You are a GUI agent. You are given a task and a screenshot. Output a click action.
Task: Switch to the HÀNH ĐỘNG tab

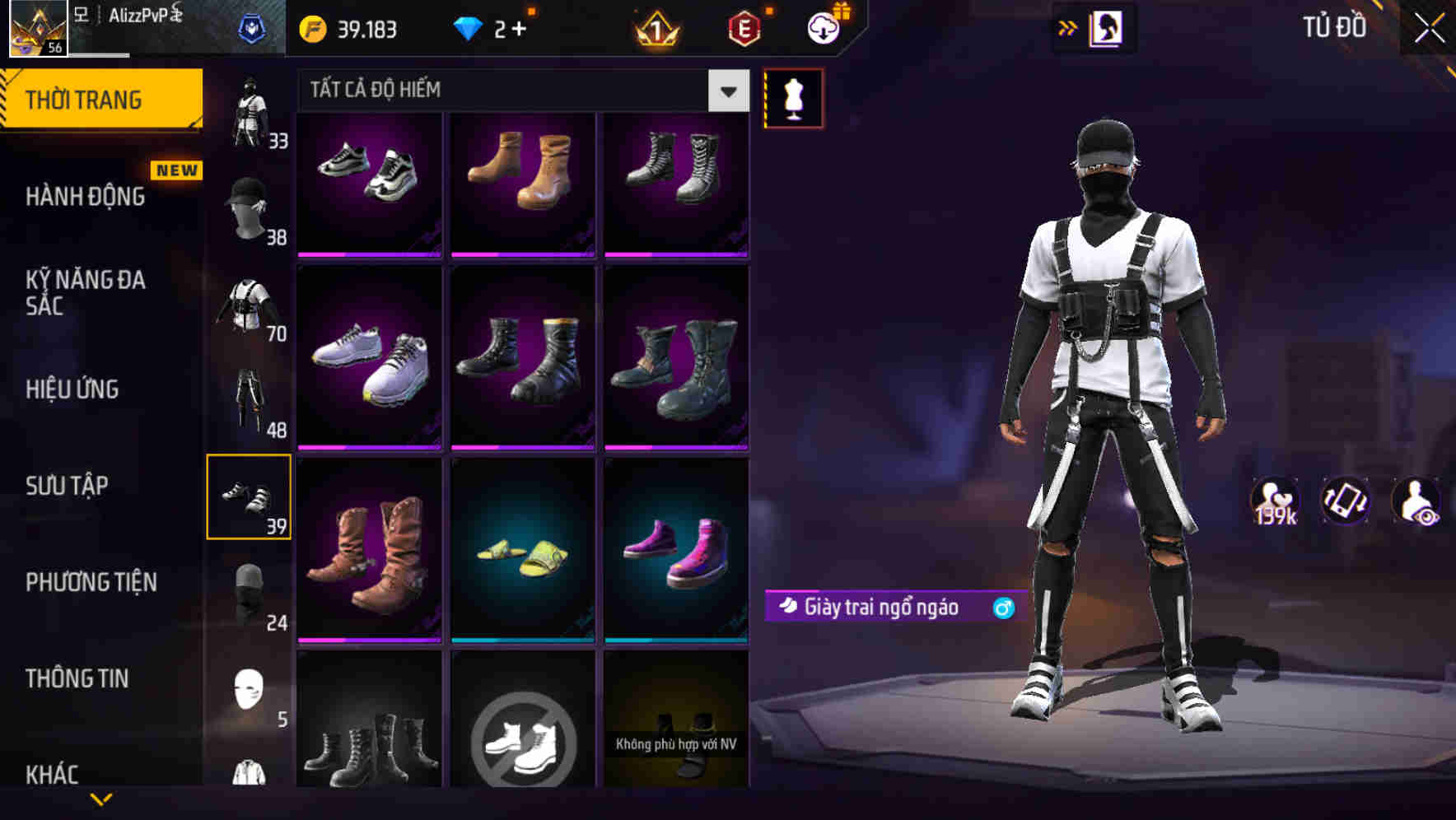click(86, 196)
